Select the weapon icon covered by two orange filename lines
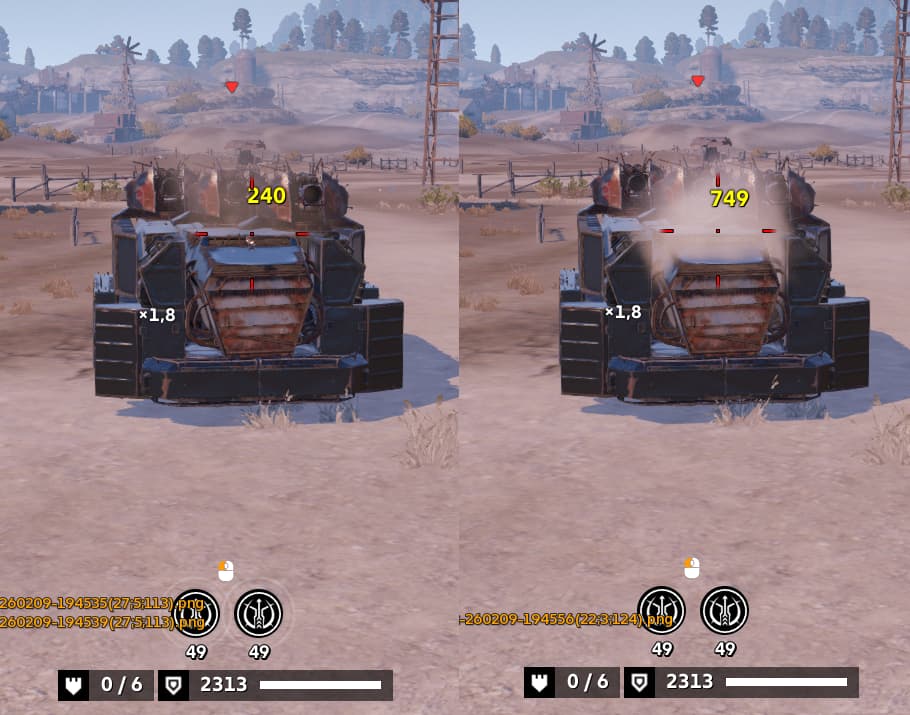The height and width of the screenshot is (715, 910). [195, 612]
